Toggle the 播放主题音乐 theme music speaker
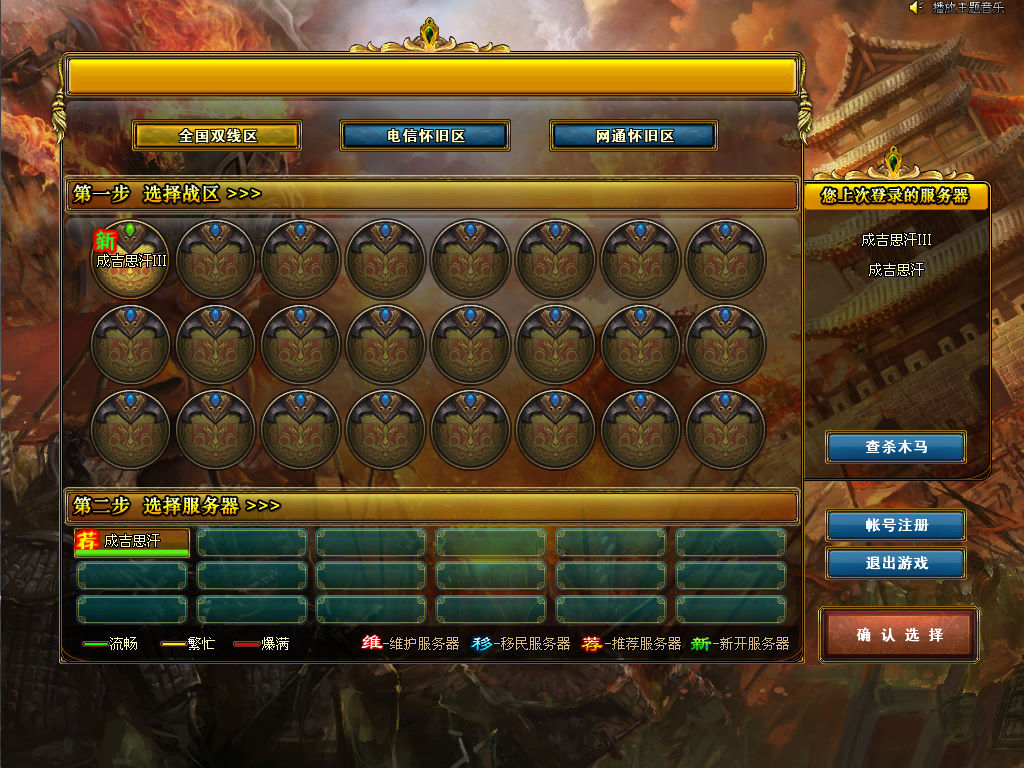 pos(915,8)
